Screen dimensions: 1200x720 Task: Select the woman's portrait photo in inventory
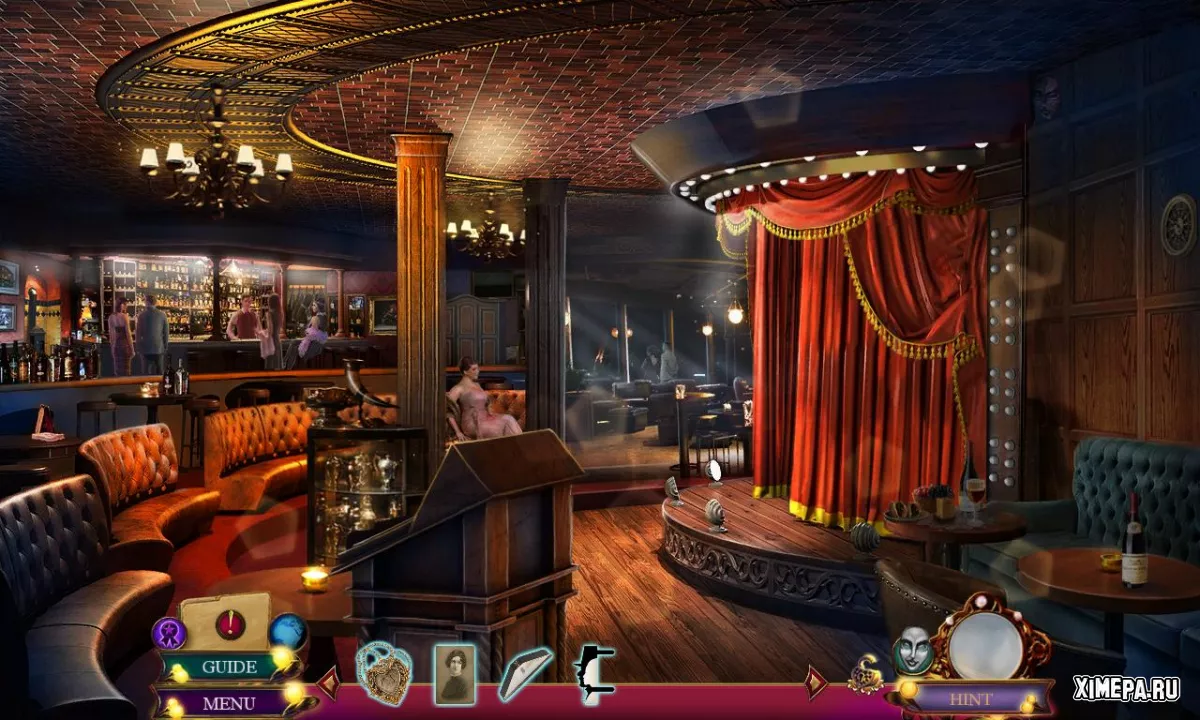coord(454,674)
